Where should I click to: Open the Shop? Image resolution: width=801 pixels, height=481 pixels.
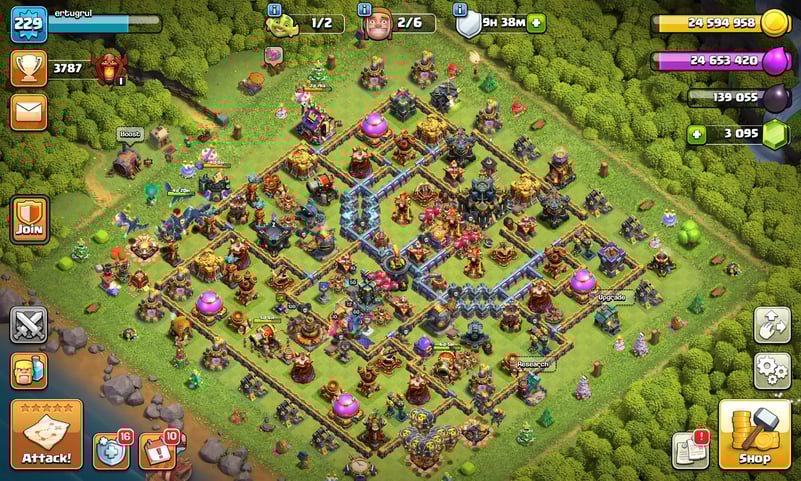(756, 434)
